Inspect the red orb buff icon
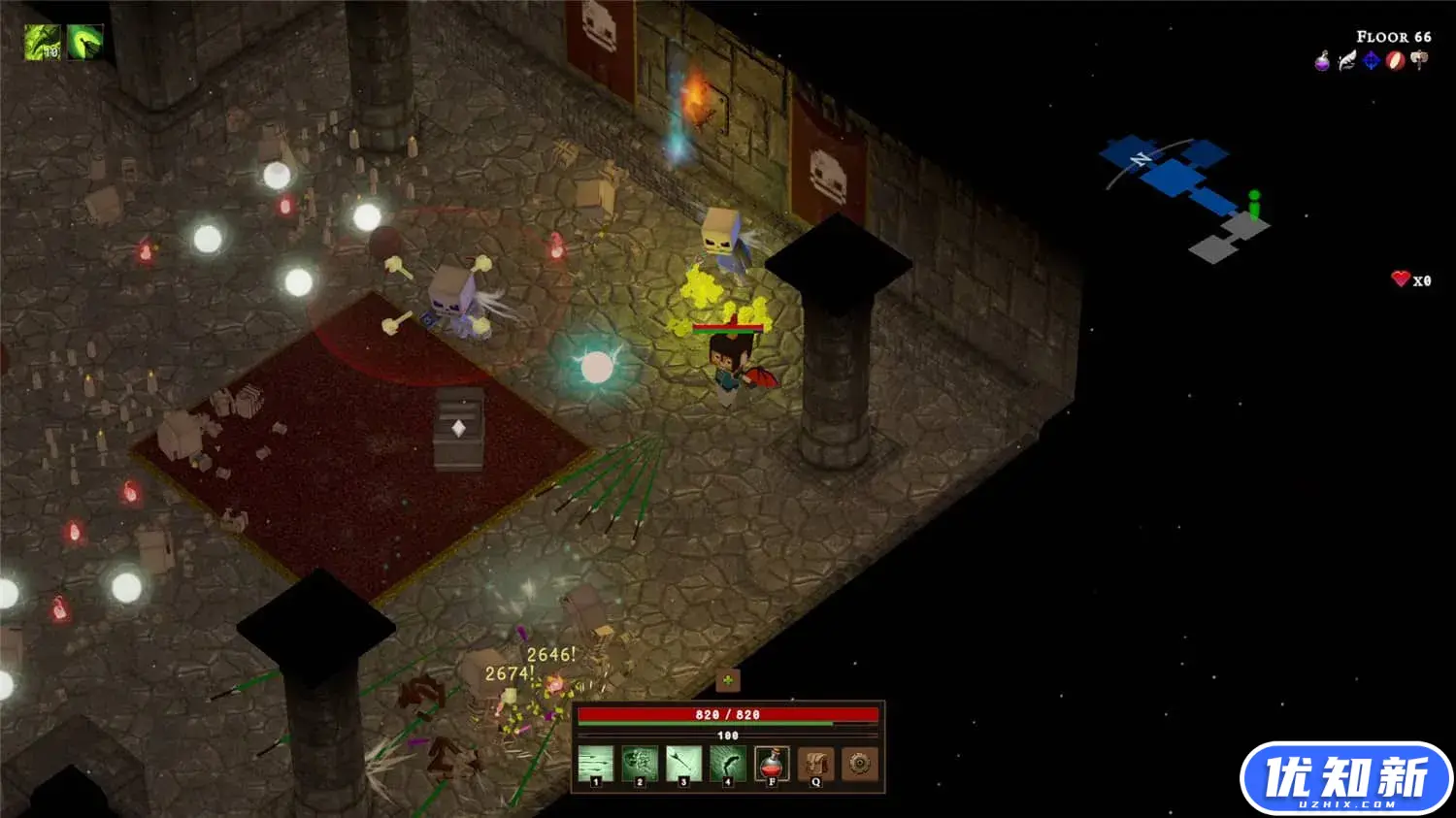The width and height of the screenshot is (1456, 818). [x=1395, y=61]
